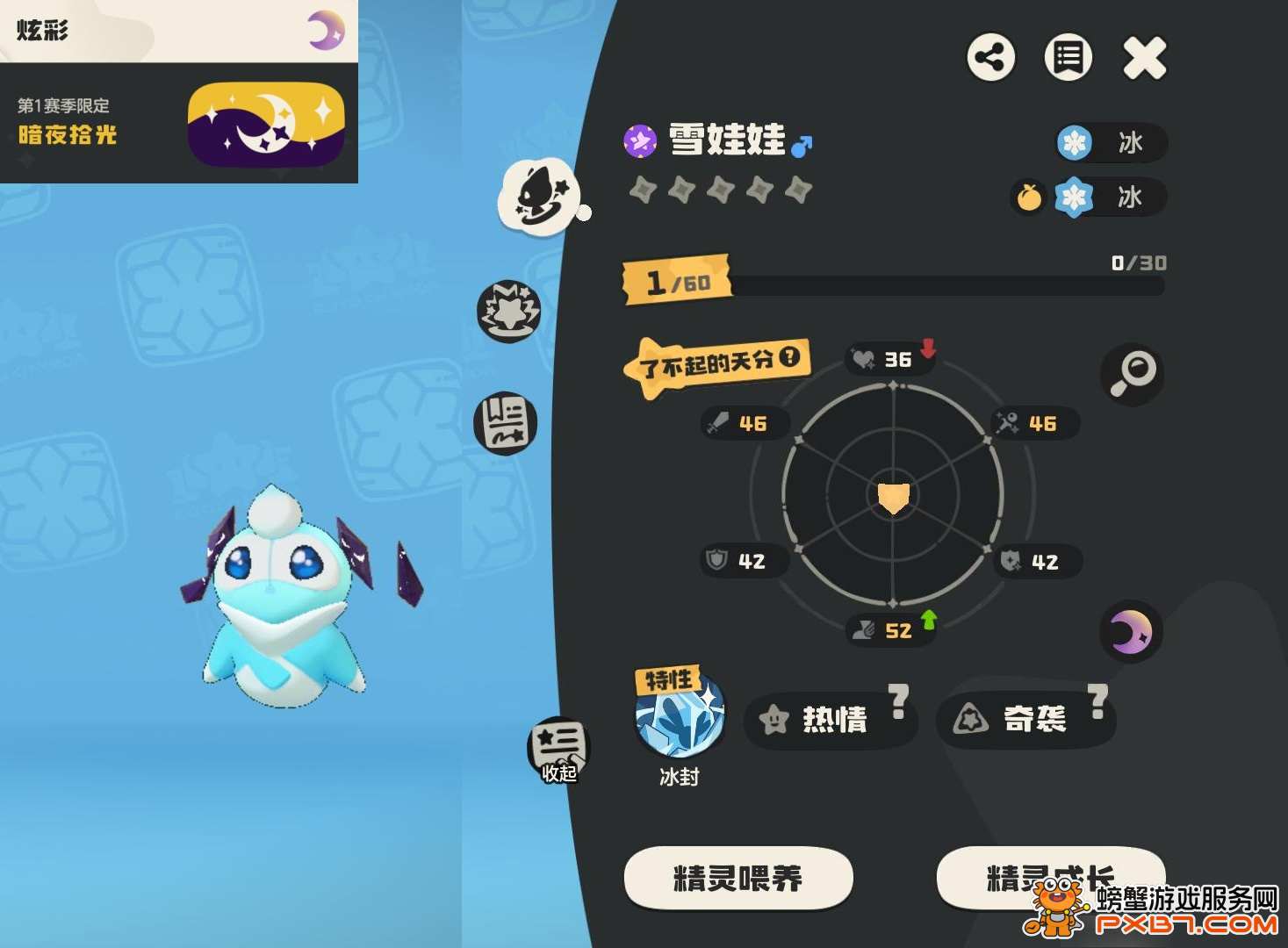Image resolution: width=1288 pixels, height=948 pixels.
Task: Open the share icon
Action: pos(991,57)
